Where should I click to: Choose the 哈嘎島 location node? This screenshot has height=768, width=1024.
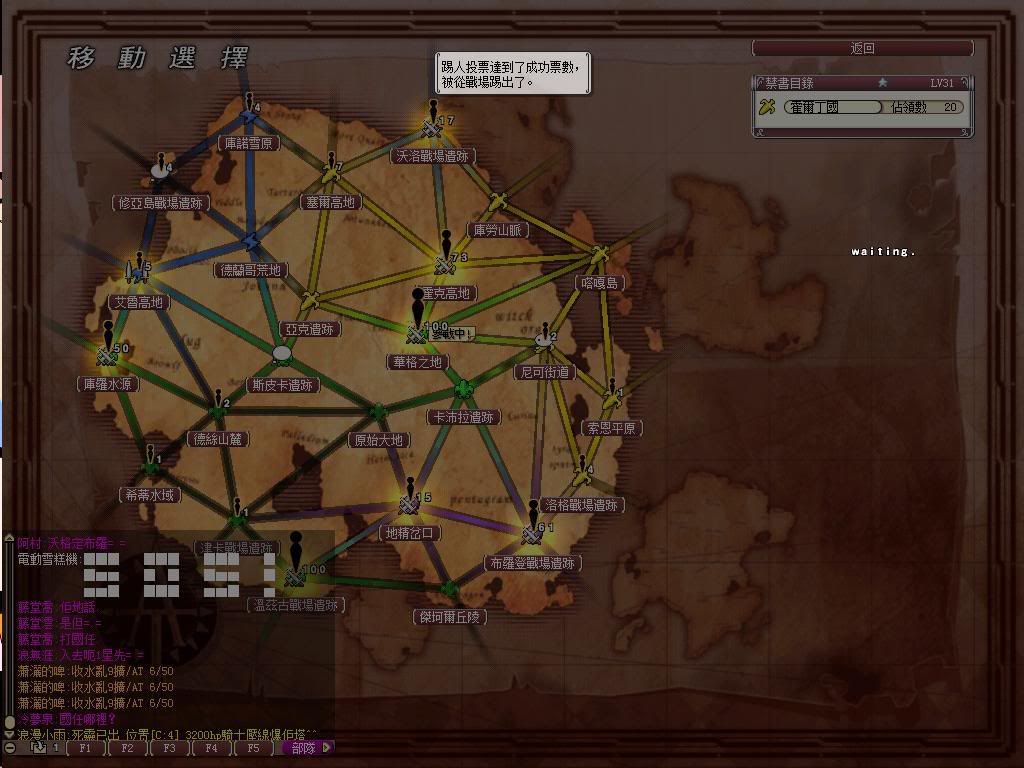point(599,256)
